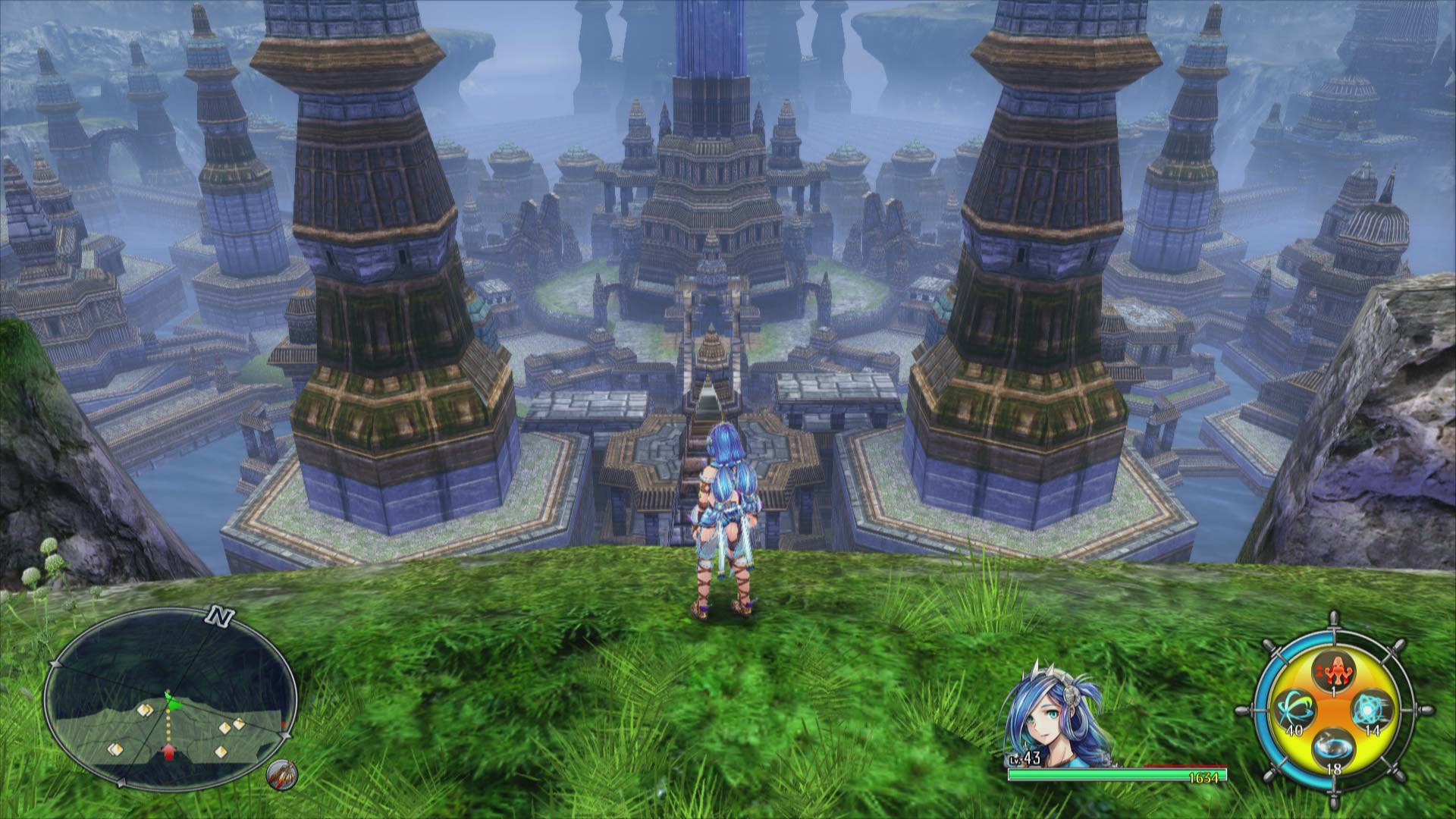
Task: Click the paired quest markers on the minimap's left side
Action: 146,710
